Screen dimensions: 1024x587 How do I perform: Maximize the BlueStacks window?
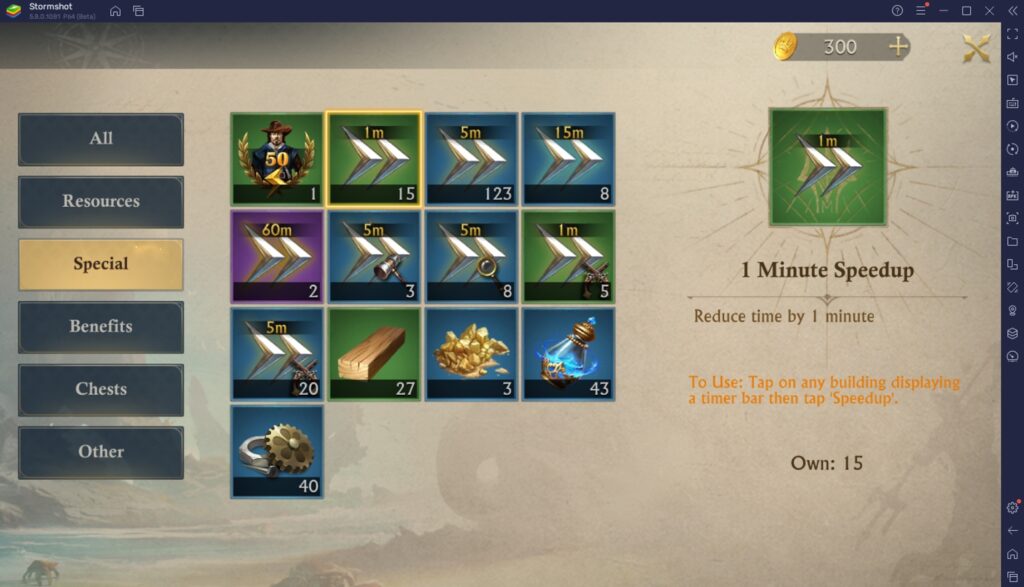click(966, 10)
